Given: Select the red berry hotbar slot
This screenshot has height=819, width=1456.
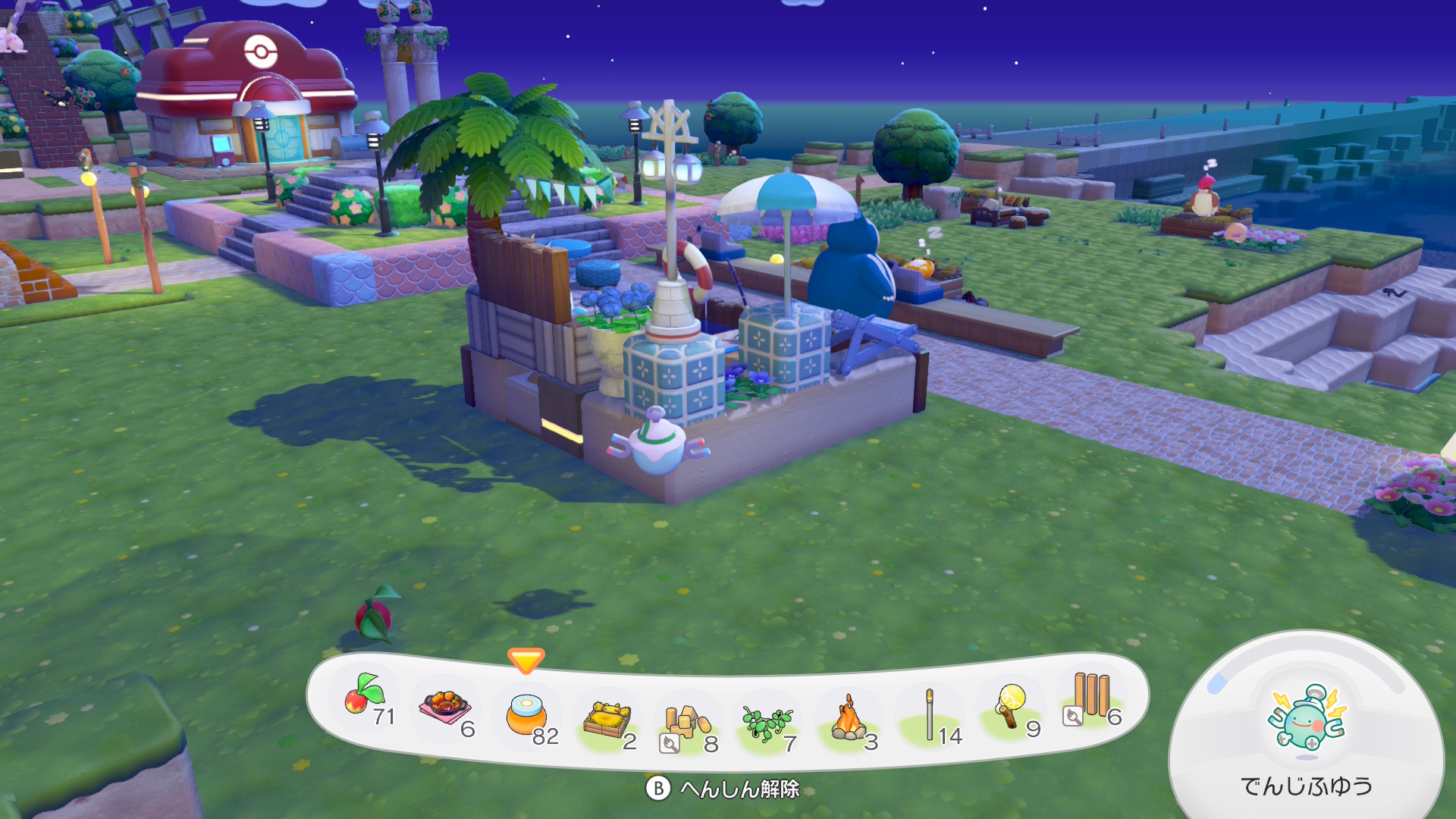Looking at the screenshot, I should 366,696.
